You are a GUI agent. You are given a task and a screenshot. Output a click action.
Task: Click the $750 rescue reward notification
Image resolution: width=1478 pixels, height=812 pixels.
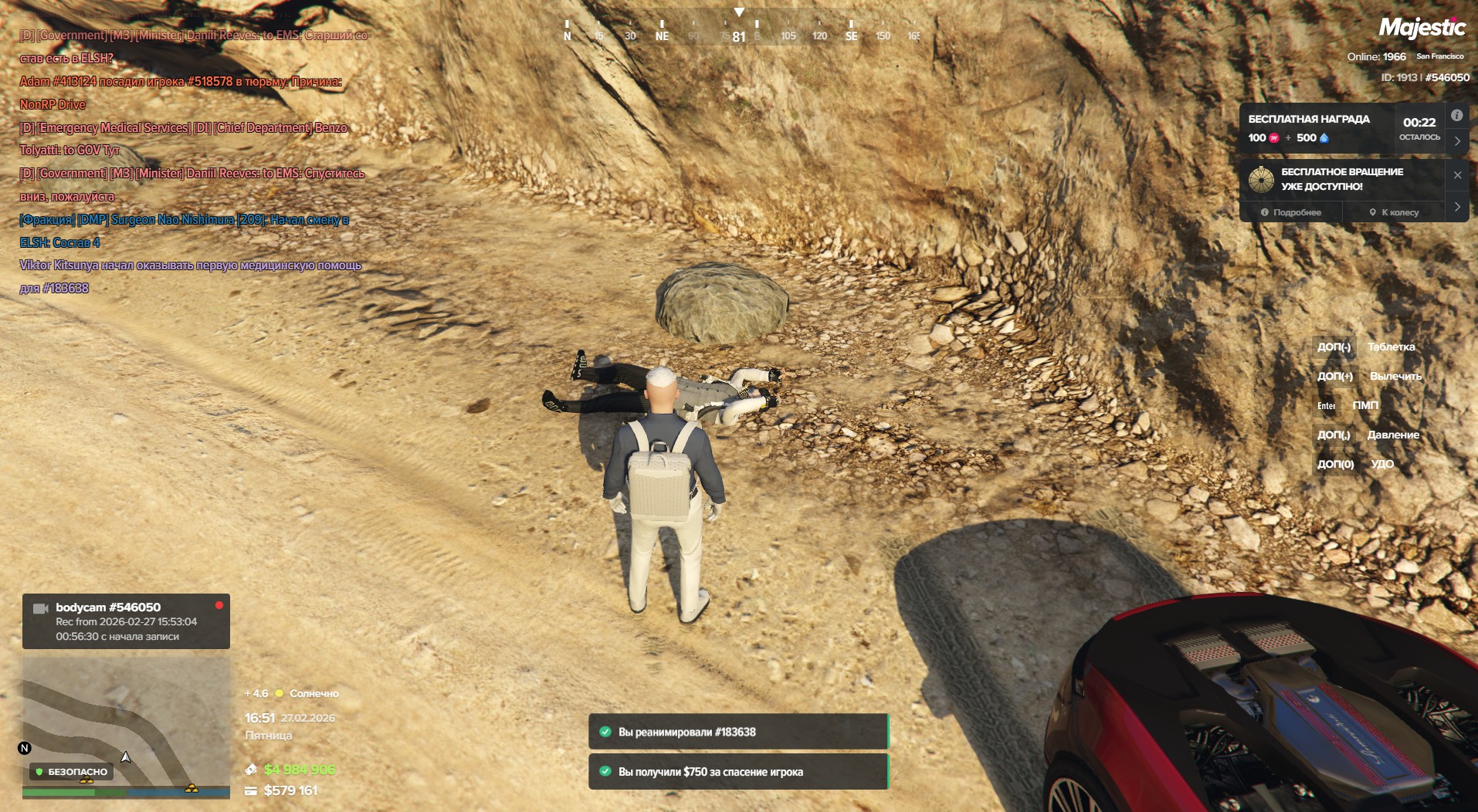click(x=737, y=772)
